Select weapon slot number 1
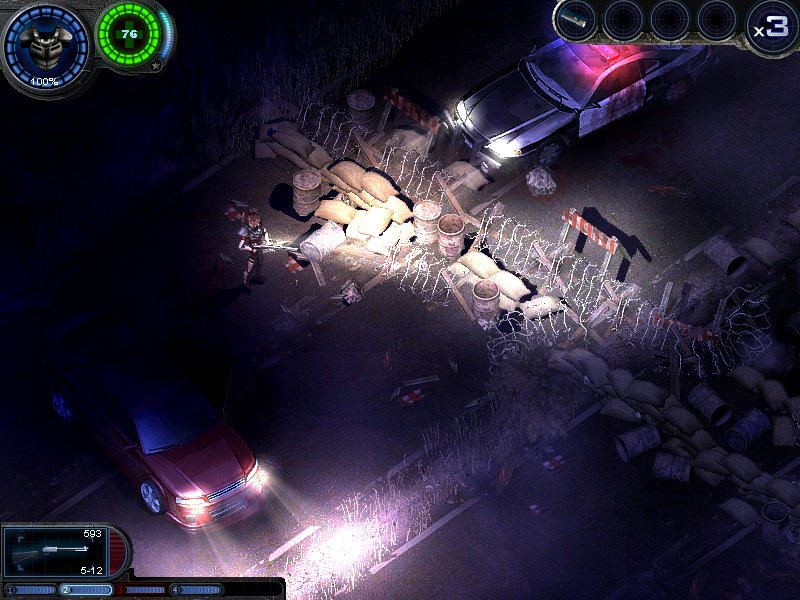 point(28,590)
